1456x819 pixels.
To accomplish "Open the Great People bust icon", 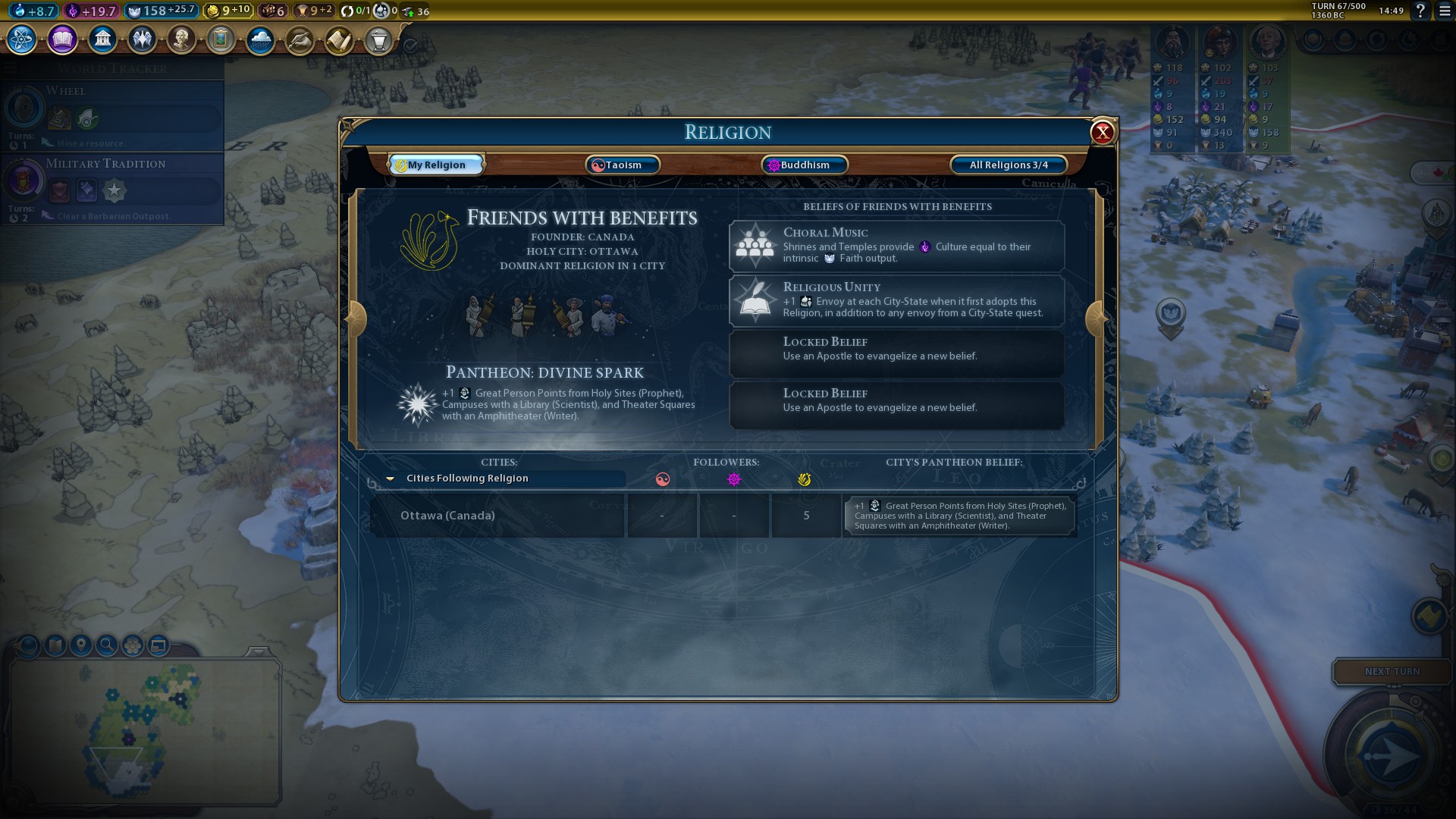I will pos(181,39).
